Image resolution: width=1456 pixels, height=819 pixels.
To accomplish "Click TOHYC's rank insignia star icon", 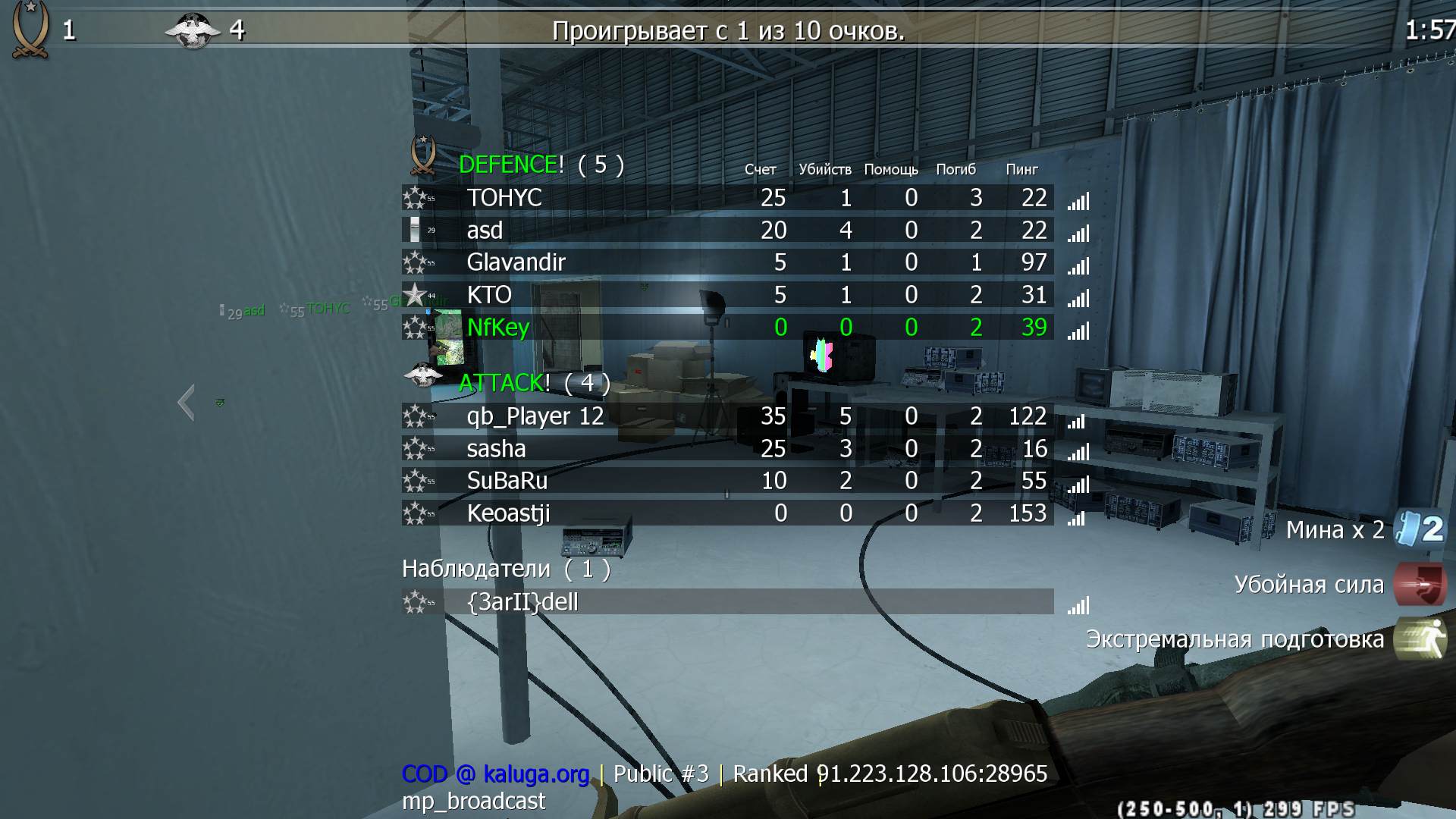I will pyautogui.click(x=416, y=198).
